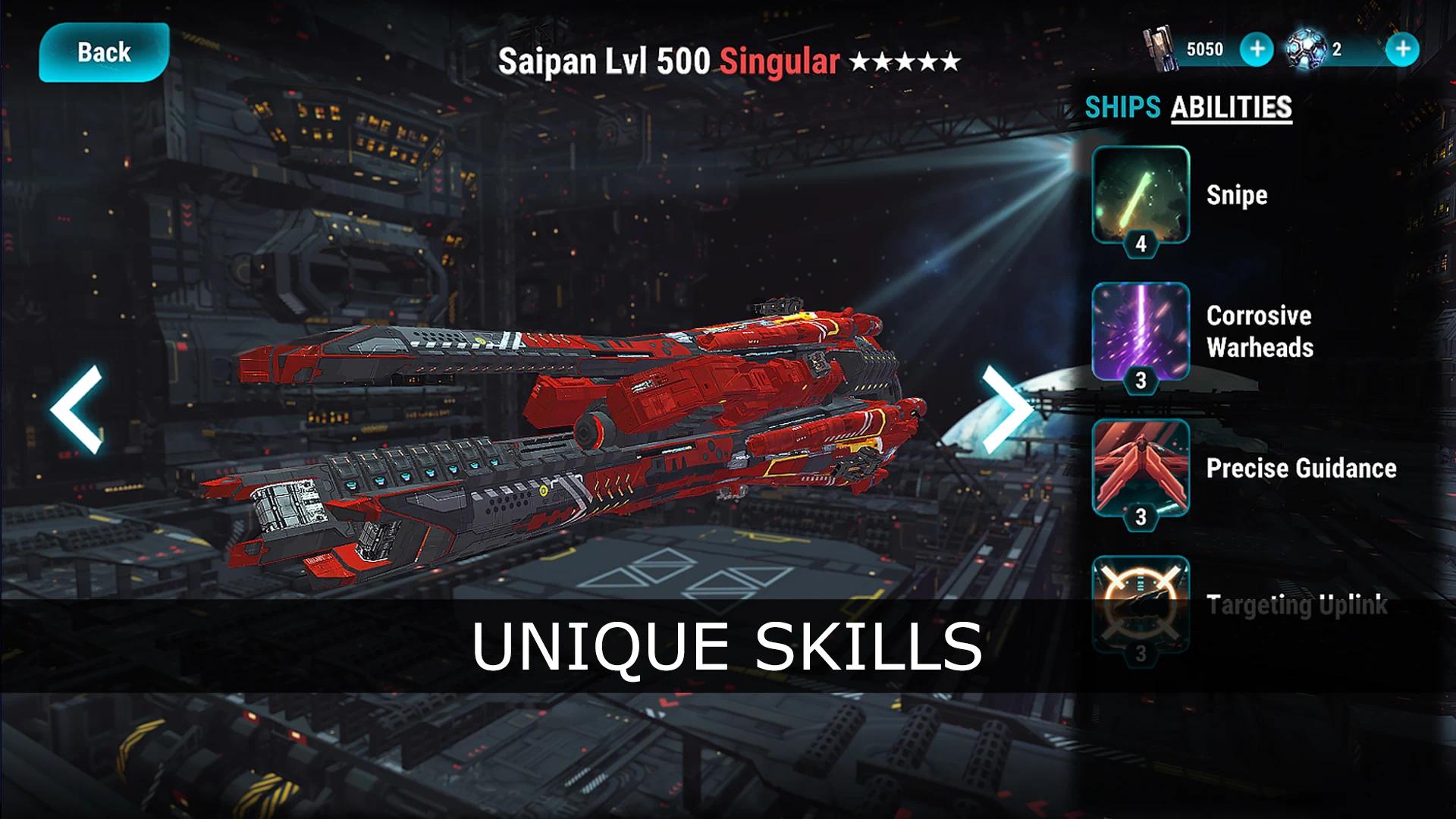This screenshot has height=819, width=1456.
Task: Add more of the 5050 currency
Action: coord(1256,49)
